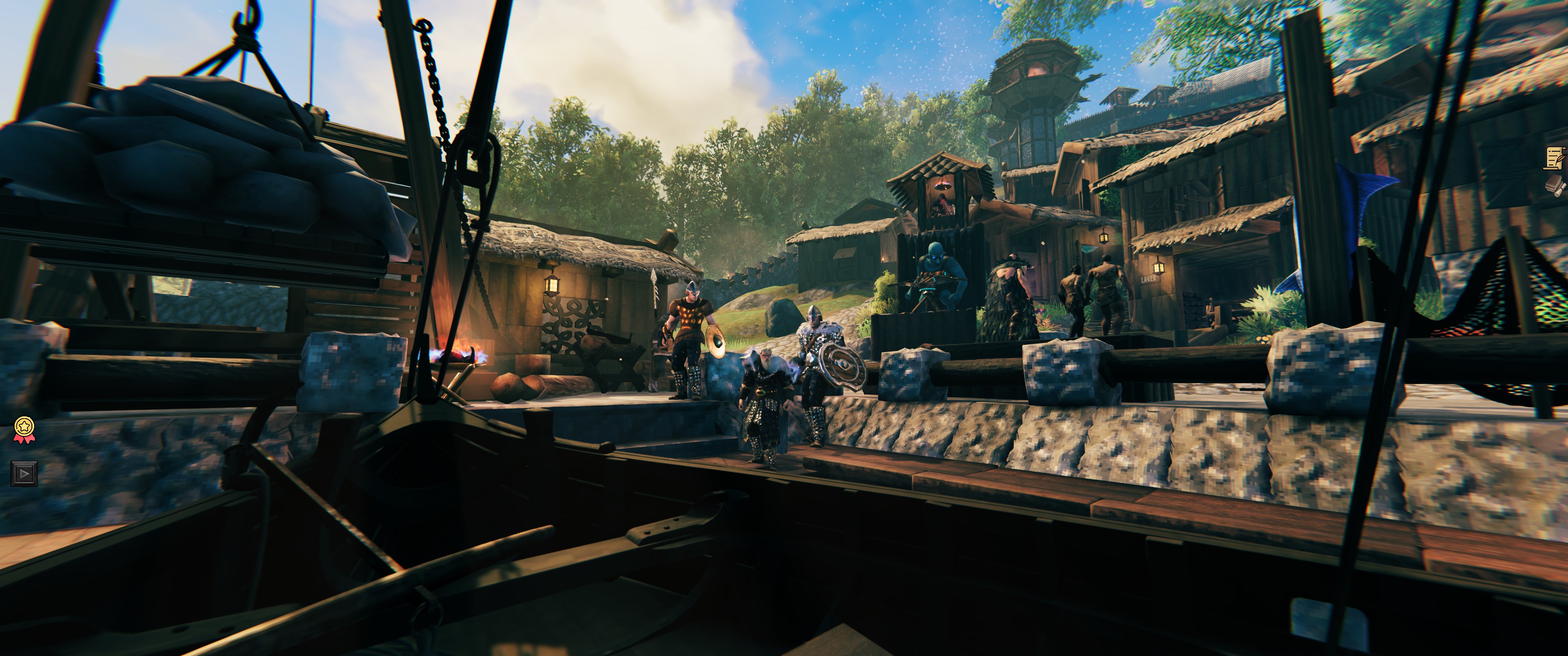Click the dark square play arrow button

pyautogui.click(x=24, y=473)
